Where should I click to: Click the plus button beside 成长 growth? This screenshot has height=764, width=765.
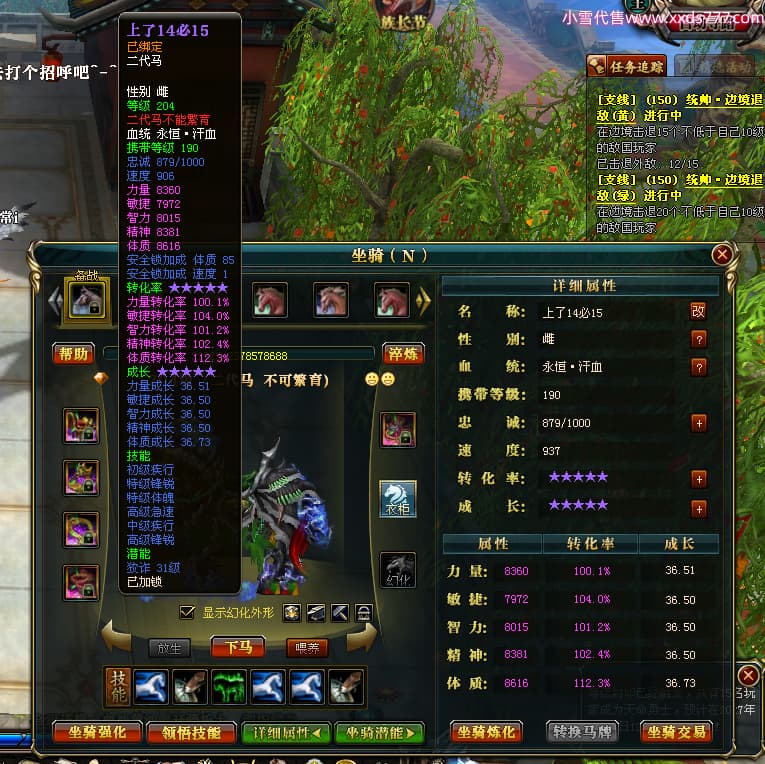pyautogui.click(x=698, y=508)
